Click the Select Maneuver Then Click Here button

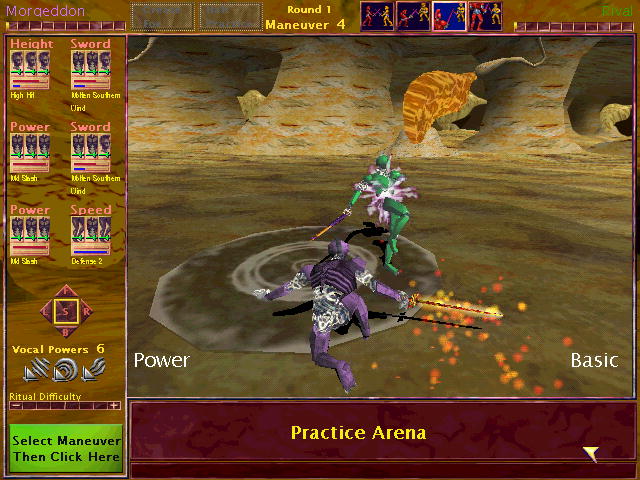coord(66,449)
